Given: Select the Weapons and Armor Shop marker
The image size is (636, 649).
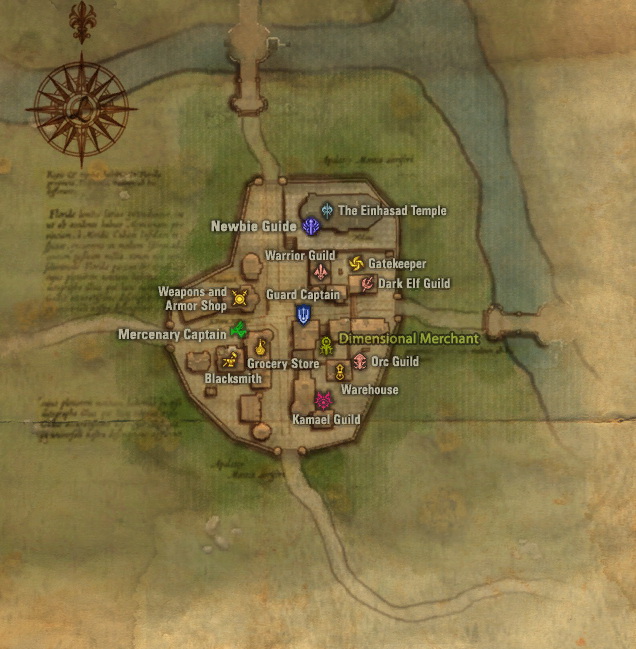Looking at the screenshot, I should tap(240, 297).
